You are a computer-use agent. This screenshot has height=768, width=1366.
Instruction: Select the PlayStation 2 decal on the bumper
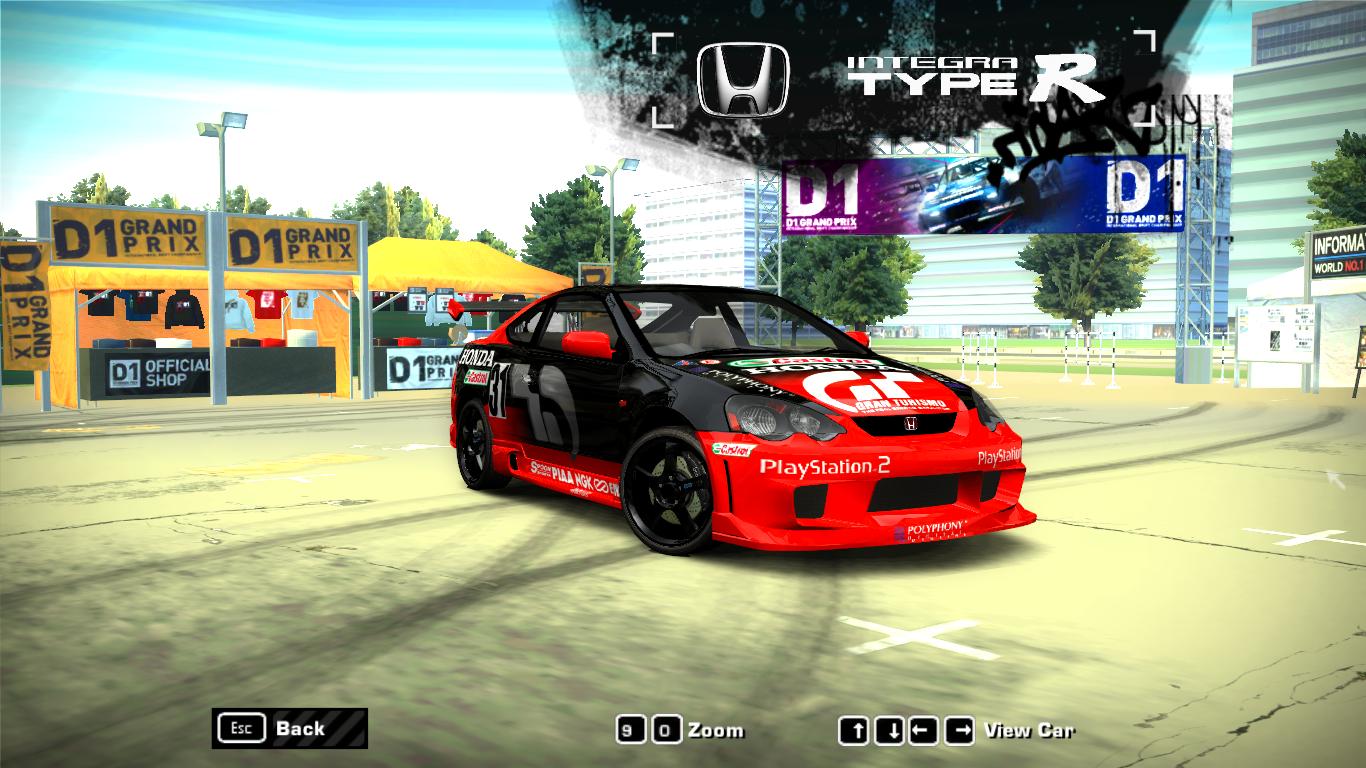point(825,467)
